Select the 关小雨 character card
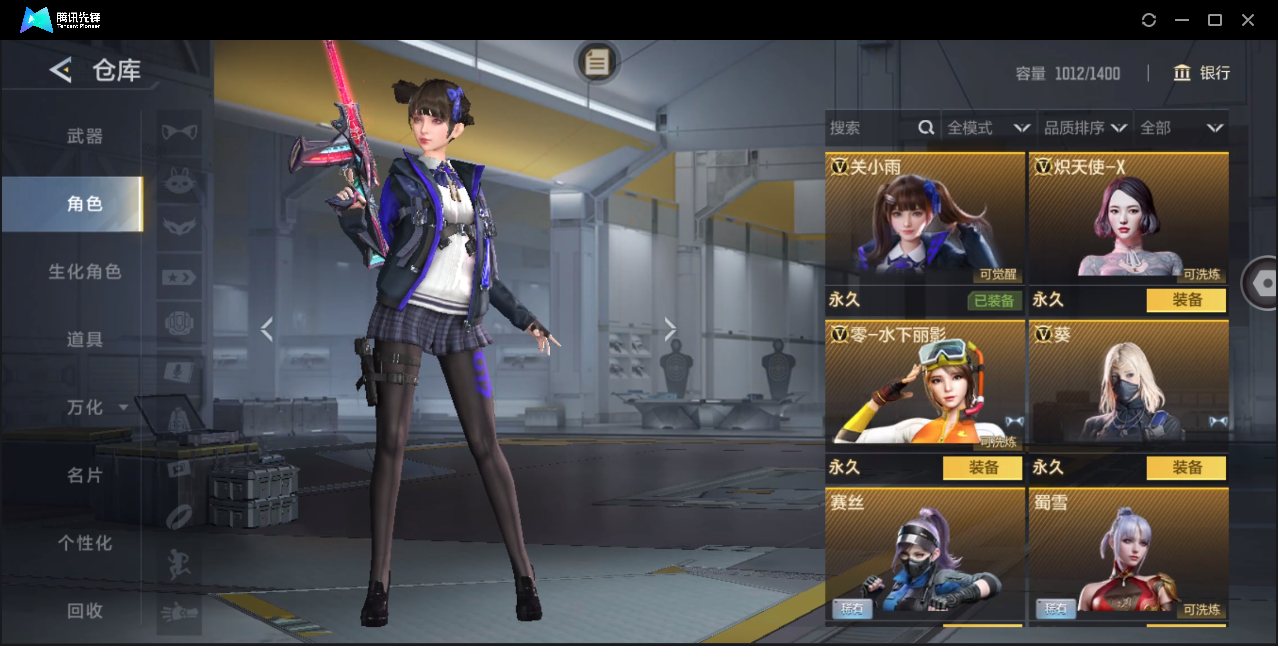 925,216
